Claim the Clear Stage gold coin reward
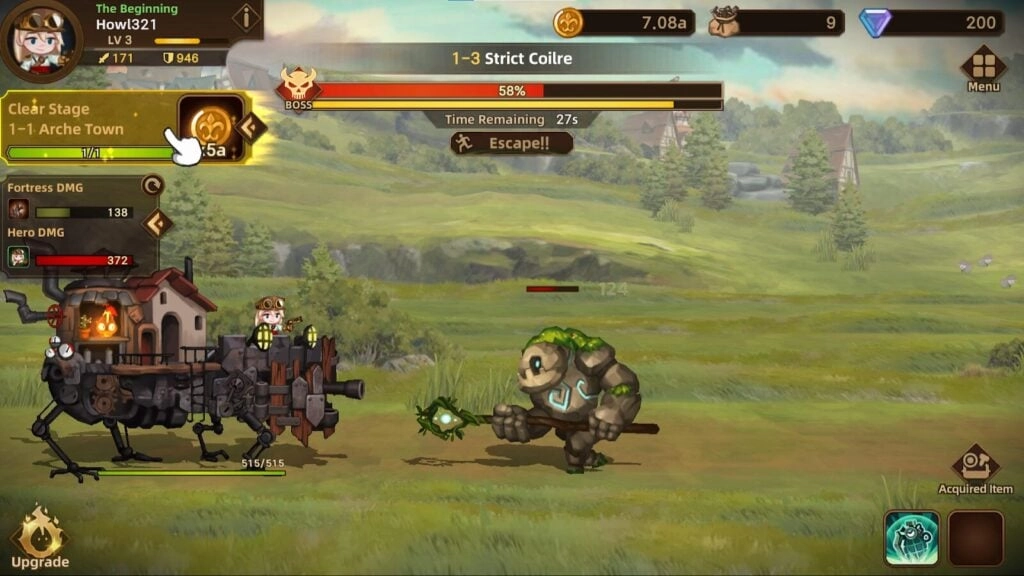Image resolution: width=1024 pixels, height=576 pixels. point(212,126)
